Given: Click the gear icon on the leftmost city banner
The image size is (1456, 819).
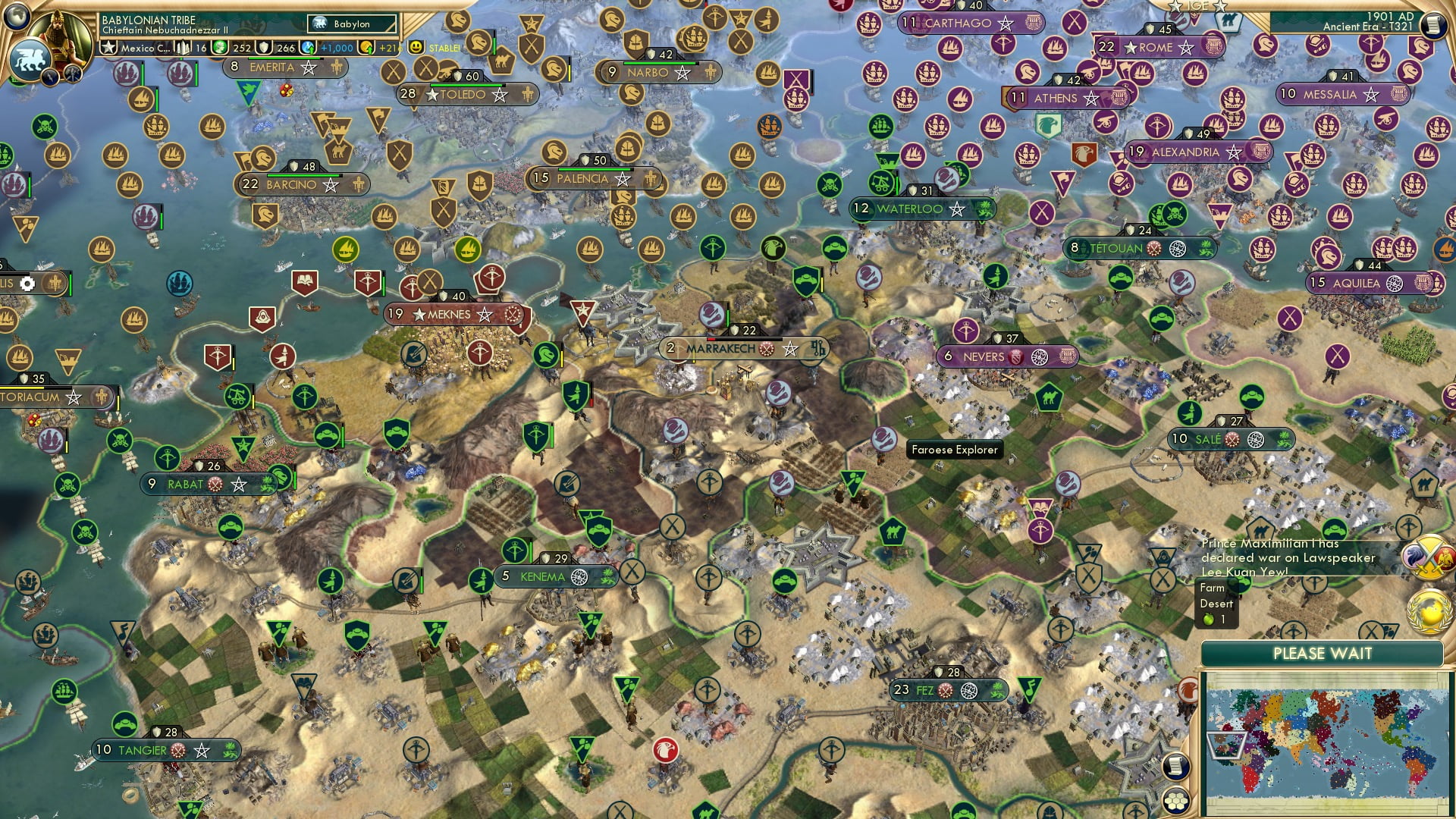Looking at the screenshot, I should coord(27,284).
